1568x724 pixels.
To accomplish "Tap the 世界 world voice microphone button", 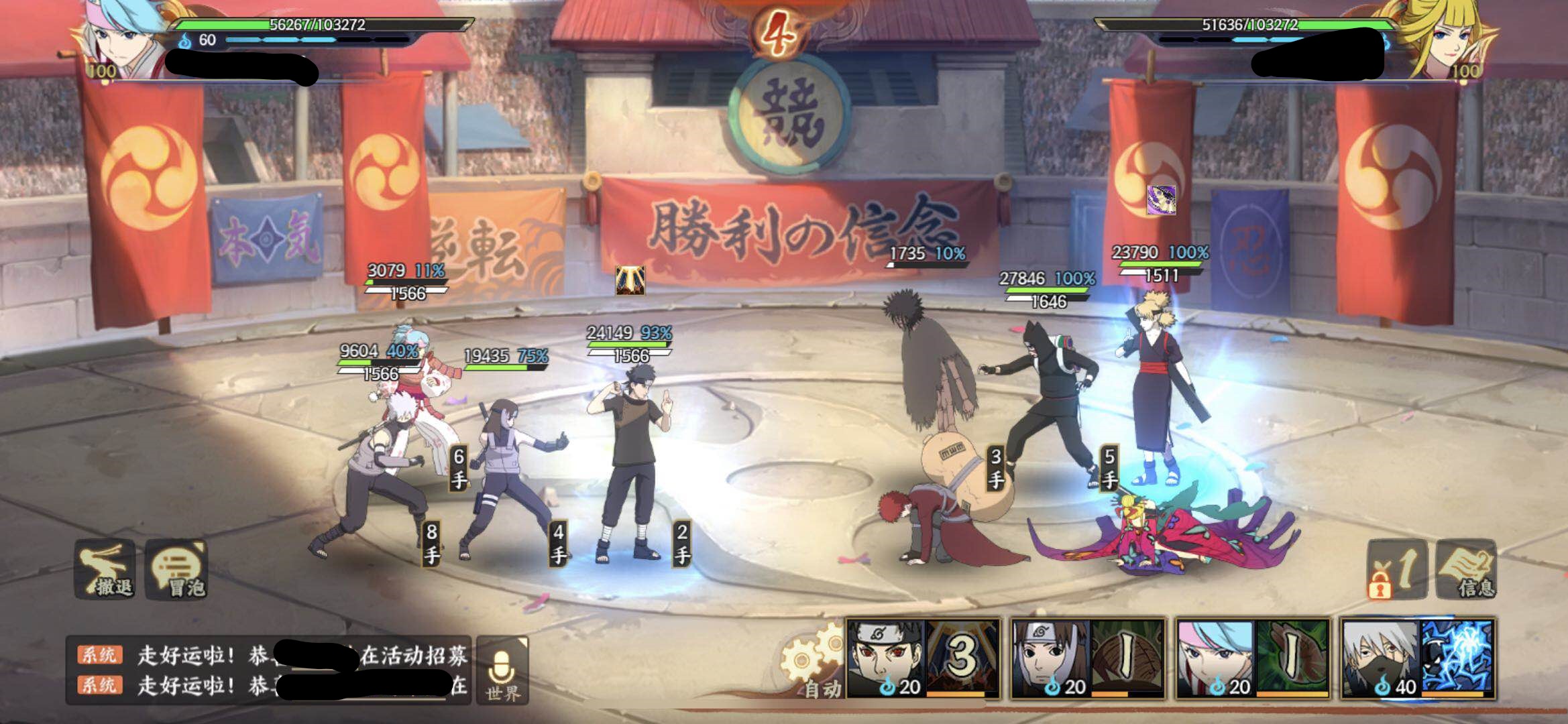I will tap(502, 670).
